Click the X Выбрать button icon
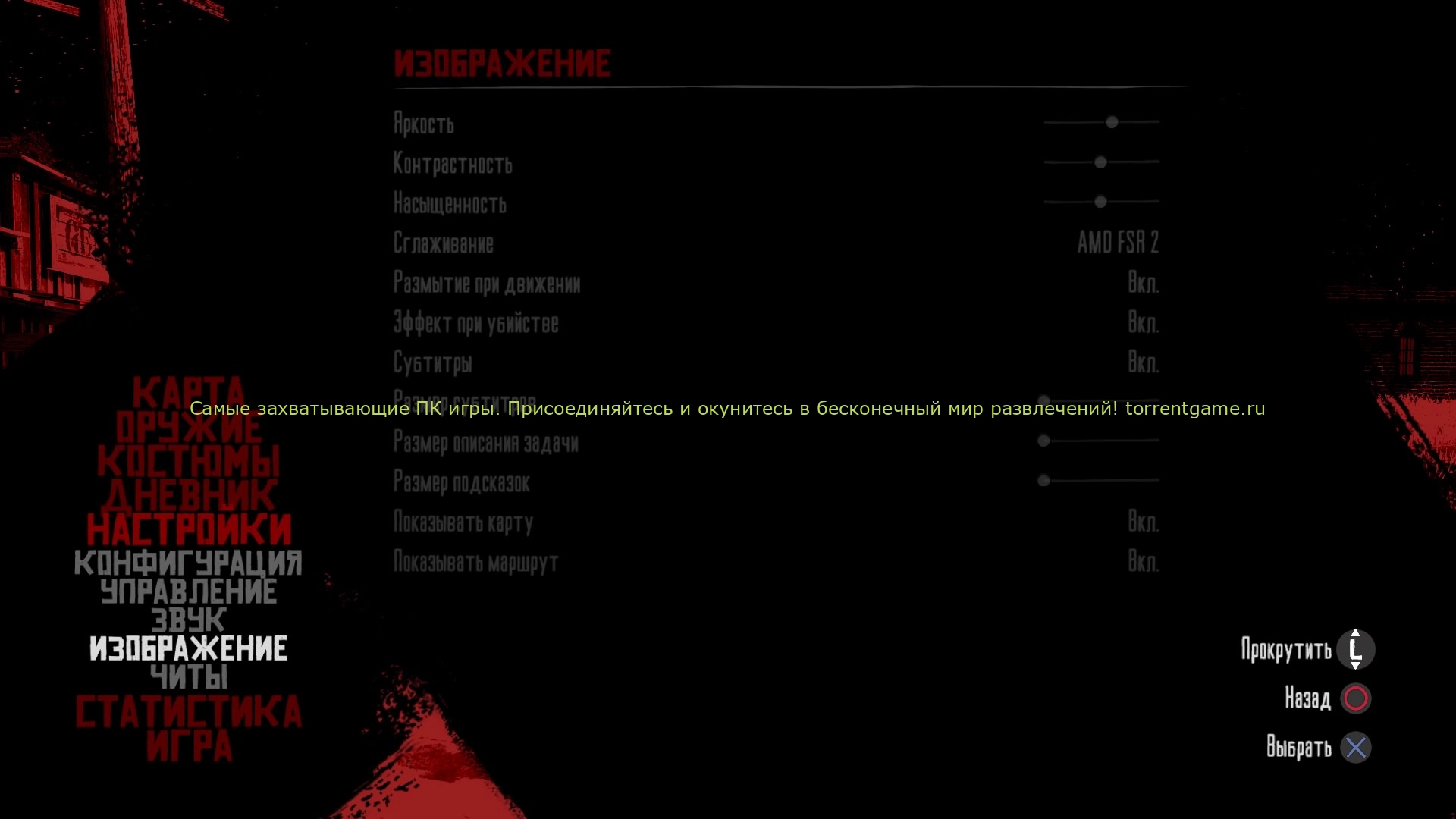The height and width of the screenshot is (819, 1456). (1356, 748)
